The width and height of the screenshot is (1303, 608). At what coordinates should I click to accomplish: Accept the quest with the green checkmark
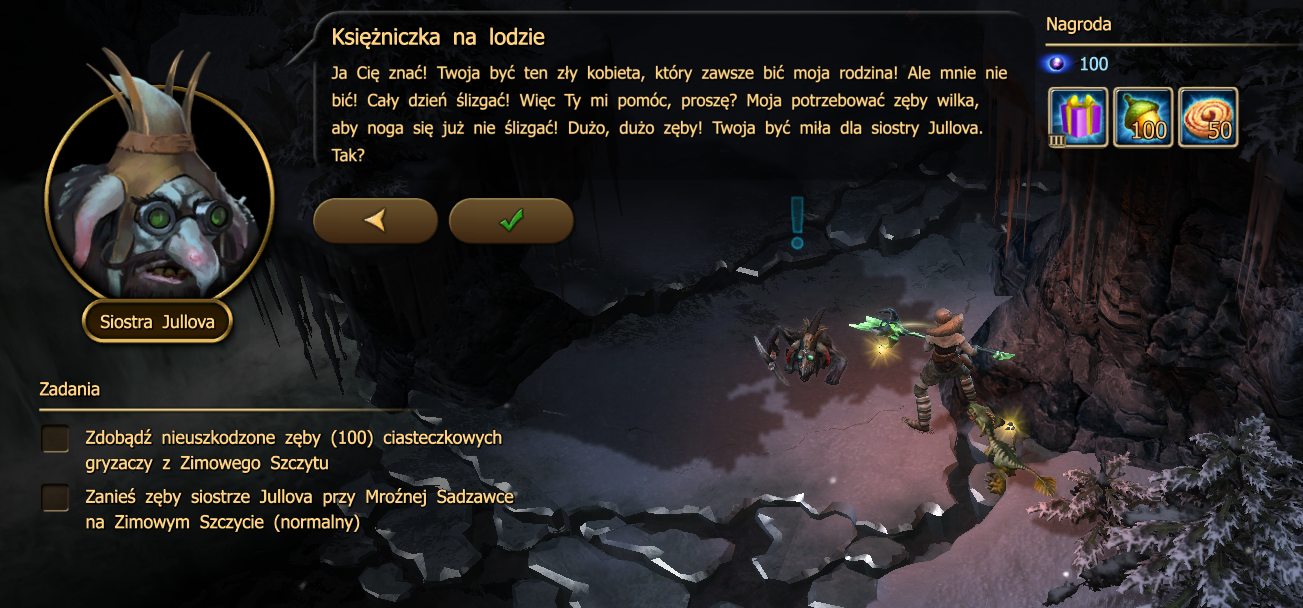coord(511,220)
